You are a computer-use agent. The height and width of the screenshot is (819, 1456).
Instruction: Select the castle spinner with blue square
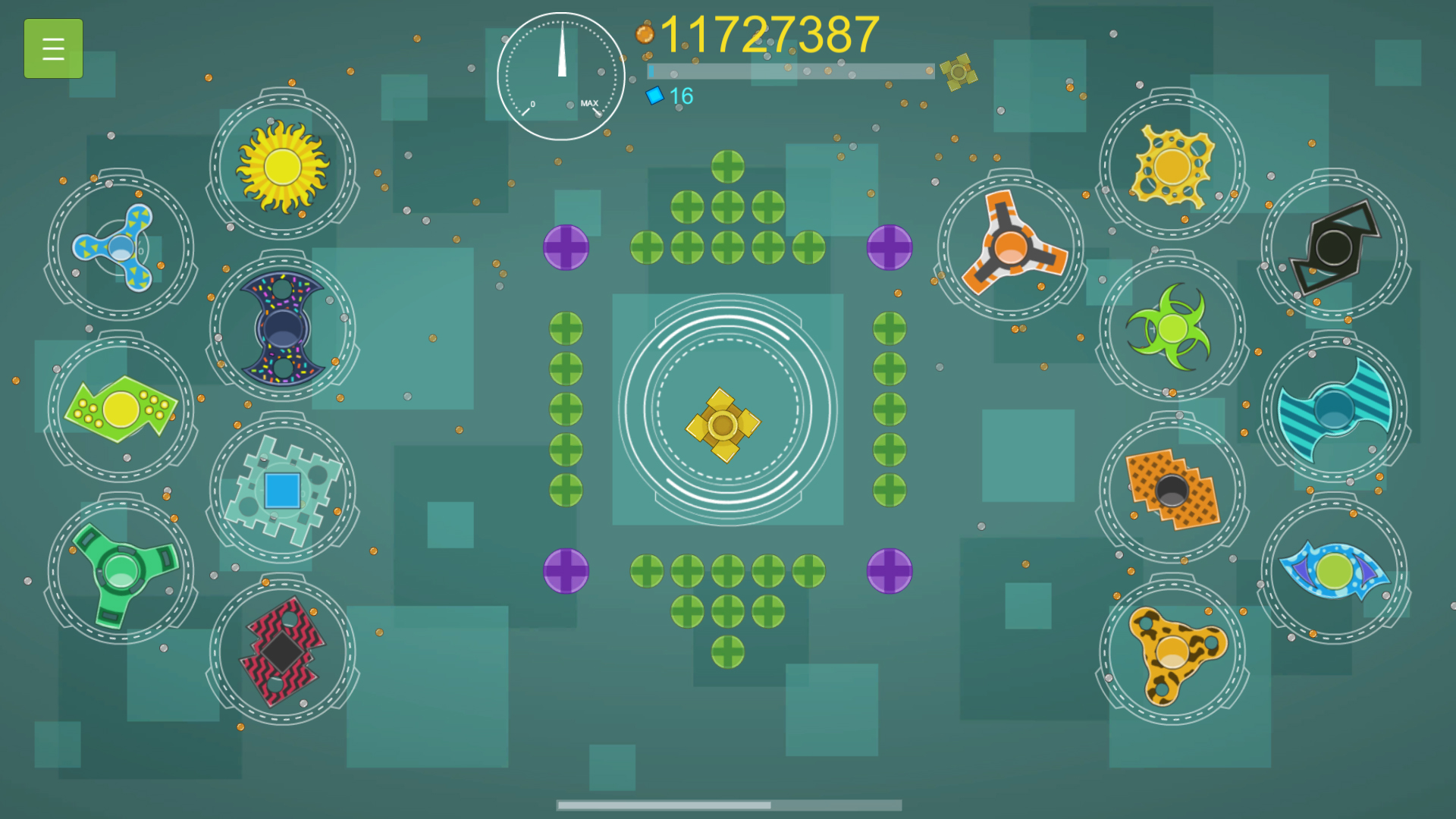(282, 491)
